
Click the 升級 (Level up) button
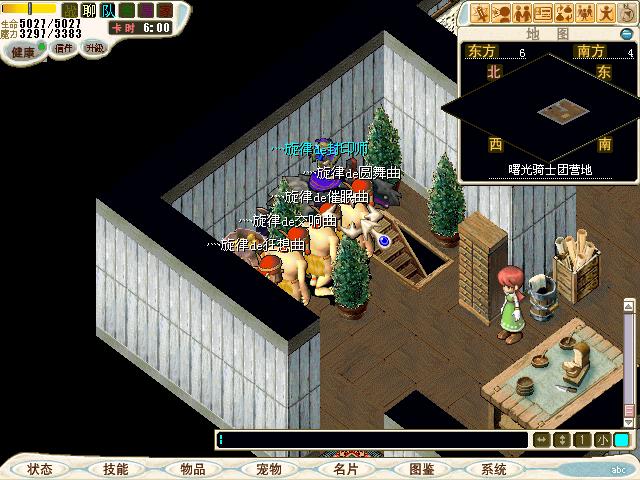tap(94, 48)
